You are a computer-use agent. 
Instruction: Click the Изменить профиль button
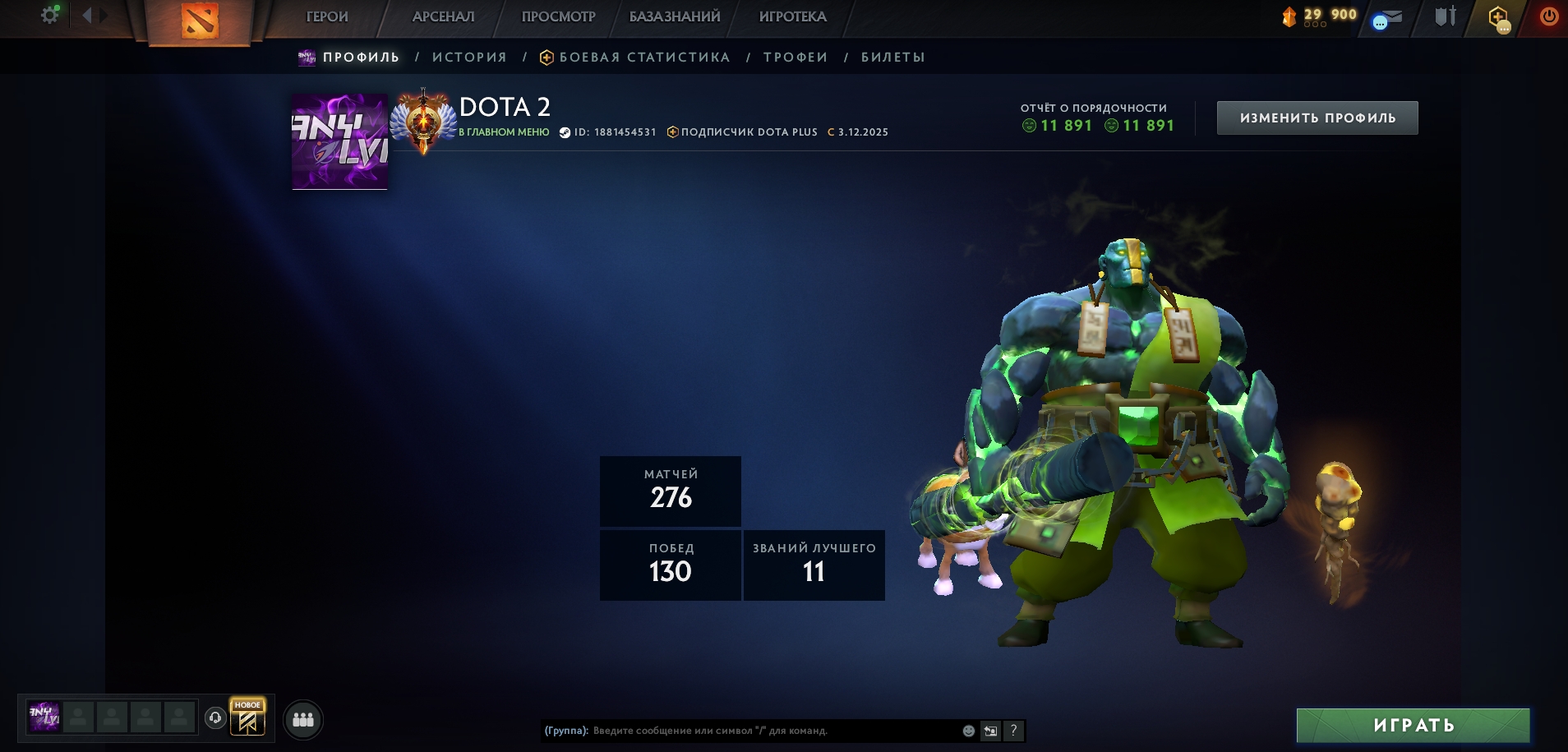[1317, 118]
